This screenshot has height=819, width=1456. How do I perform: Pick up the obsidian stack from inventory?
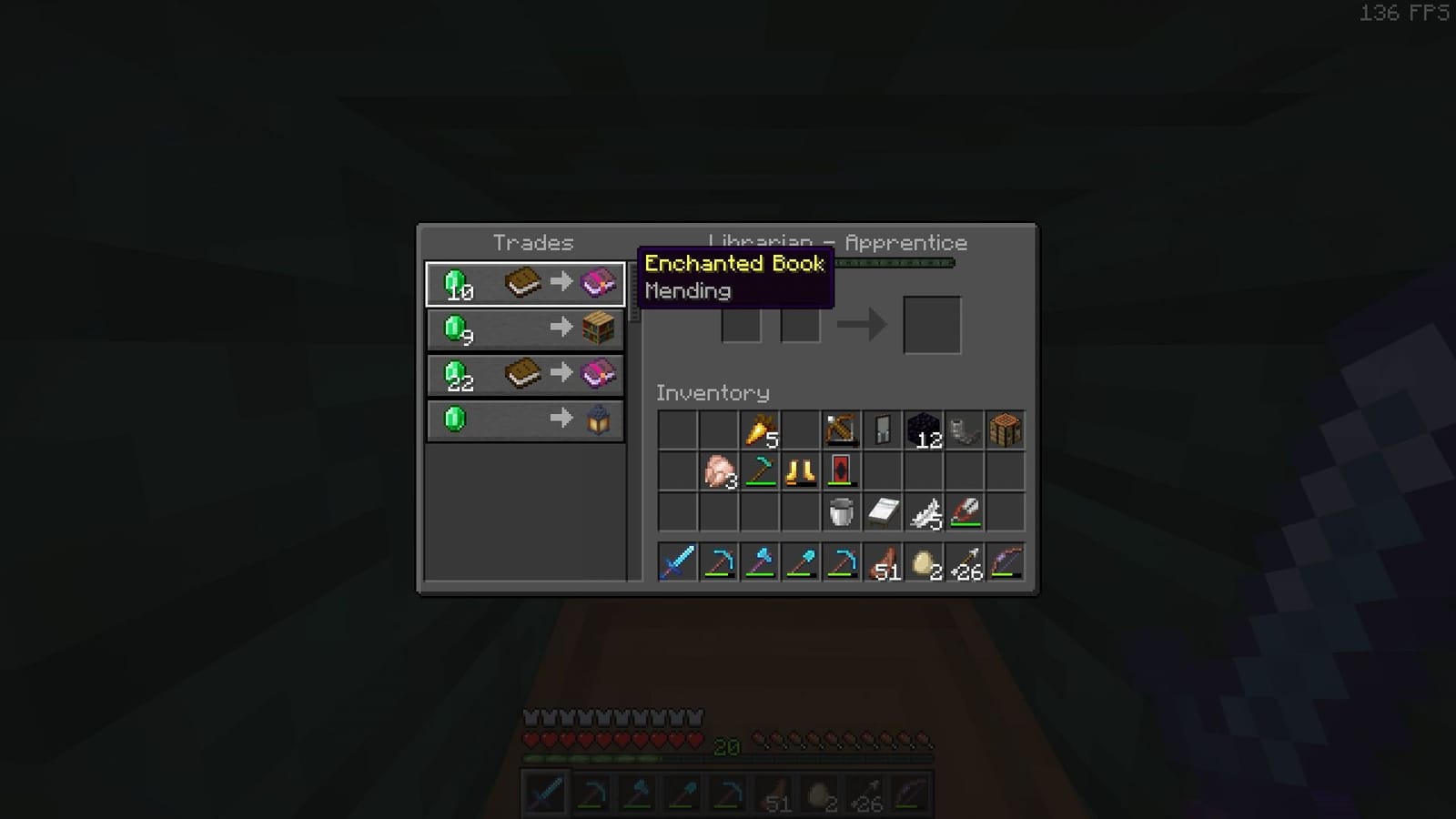[922, 430]
